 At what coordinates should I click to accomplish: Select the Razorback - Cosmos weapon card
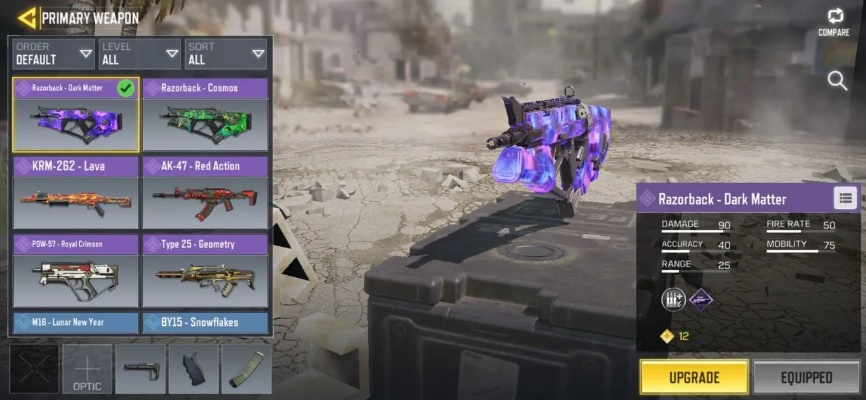pyautogui.click(x=205, y=114)
